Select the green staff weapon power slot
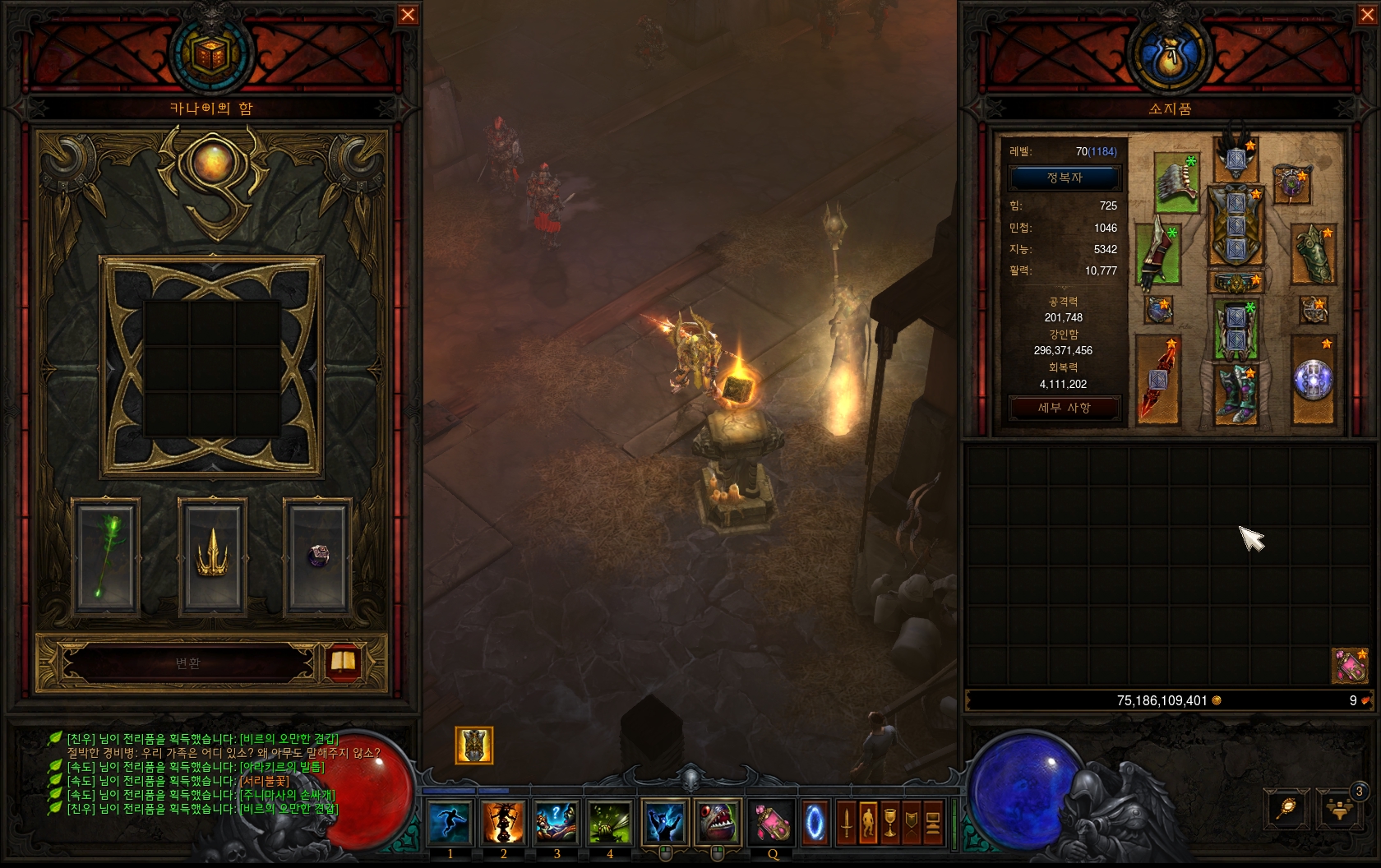Viewport: 1381px width, 868px height. coord(106,556)
